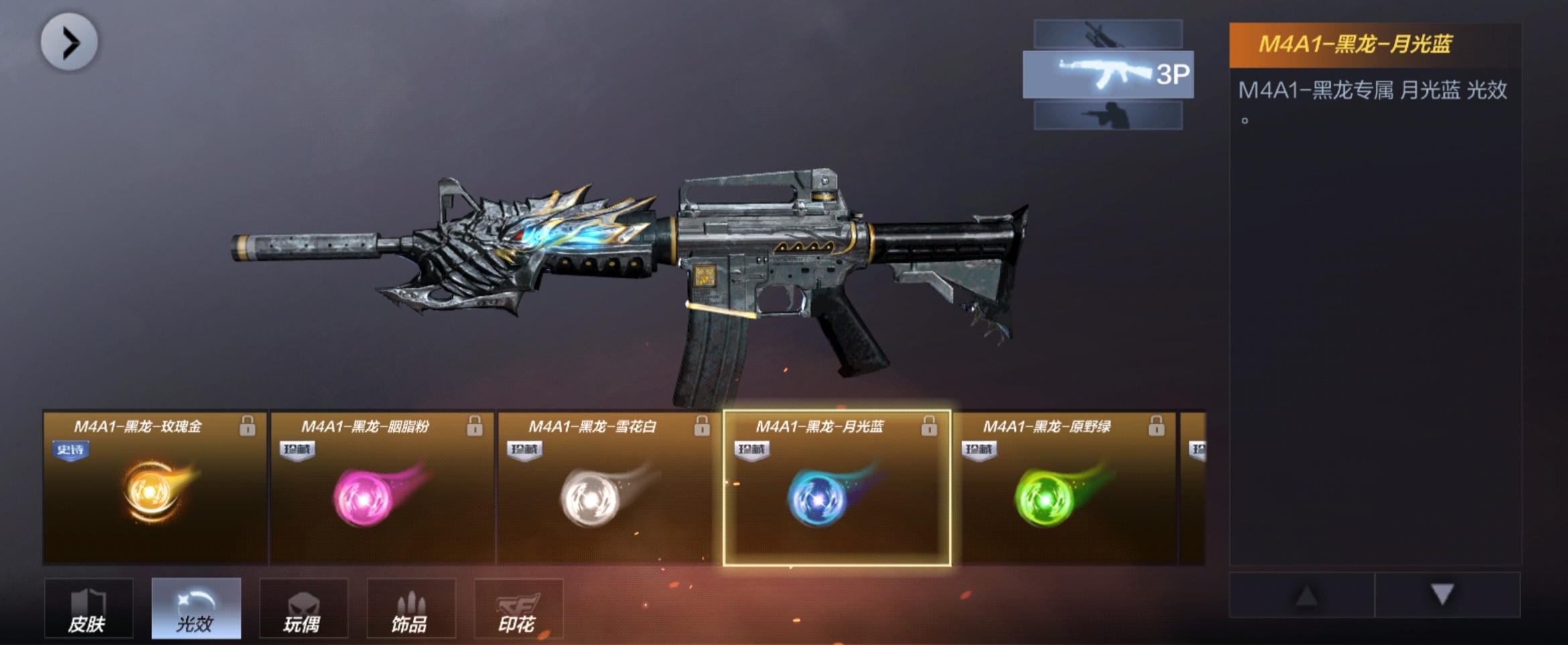Switch to the 3P third-person weapon view
This screenshot has height=645, width=1568.
[1110, 74]
